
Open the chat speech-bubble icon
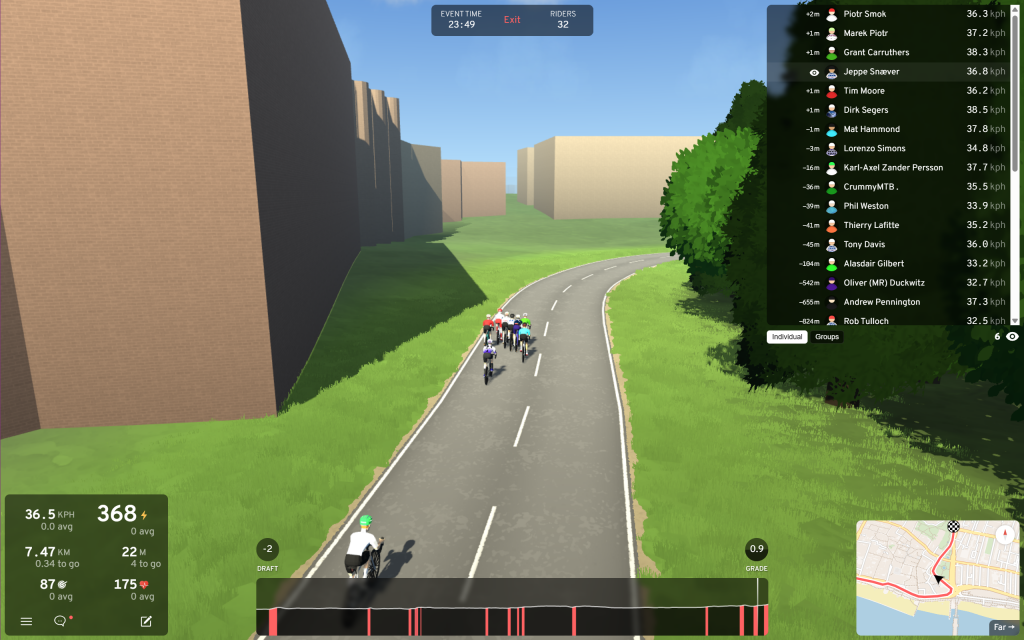[x=60, y=621]
